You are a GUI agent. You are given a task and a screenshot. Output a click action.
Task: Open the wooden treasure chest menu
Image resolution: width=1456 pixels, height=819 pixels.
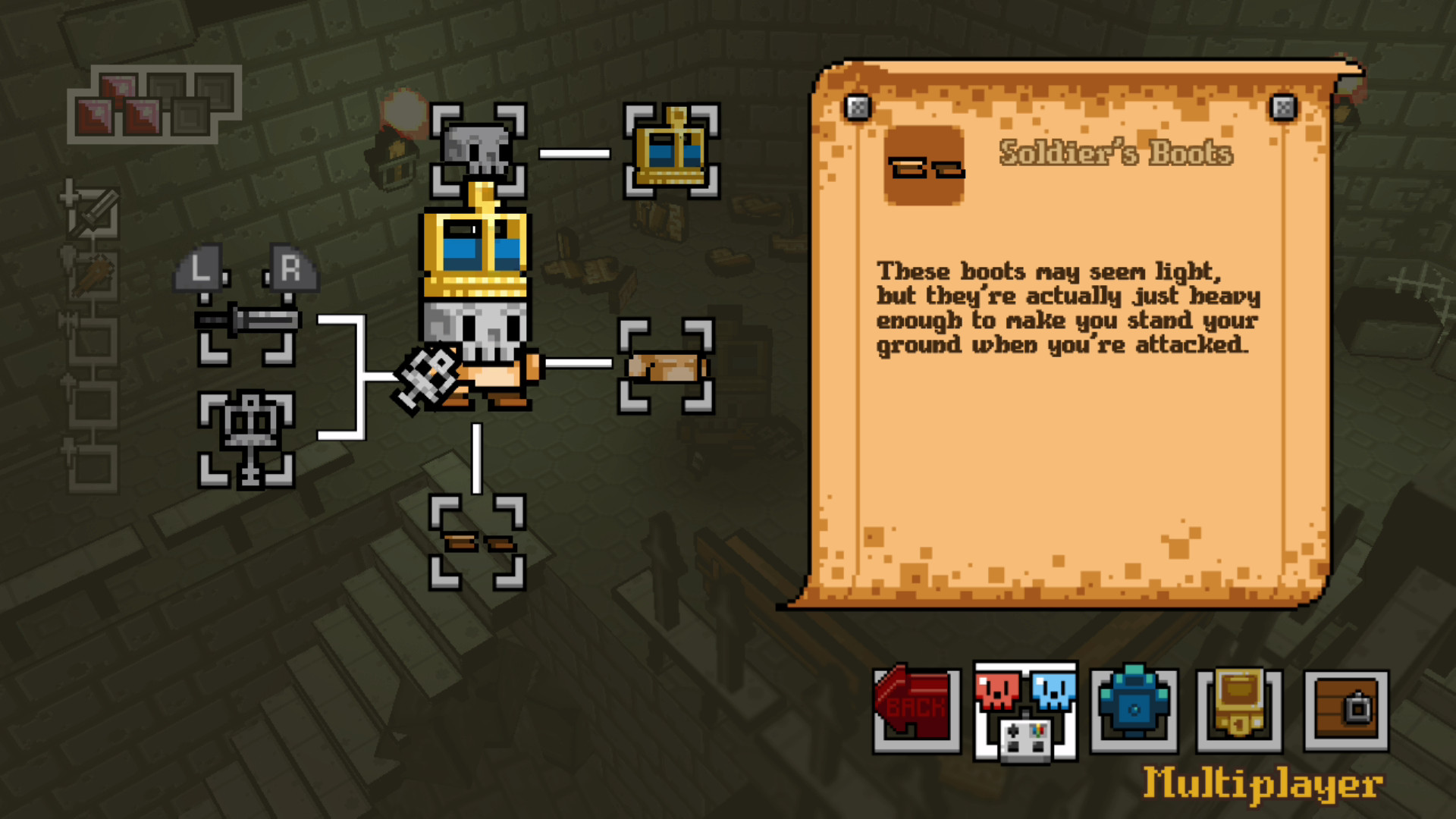pyautogui.click(x=1346, y=709)
